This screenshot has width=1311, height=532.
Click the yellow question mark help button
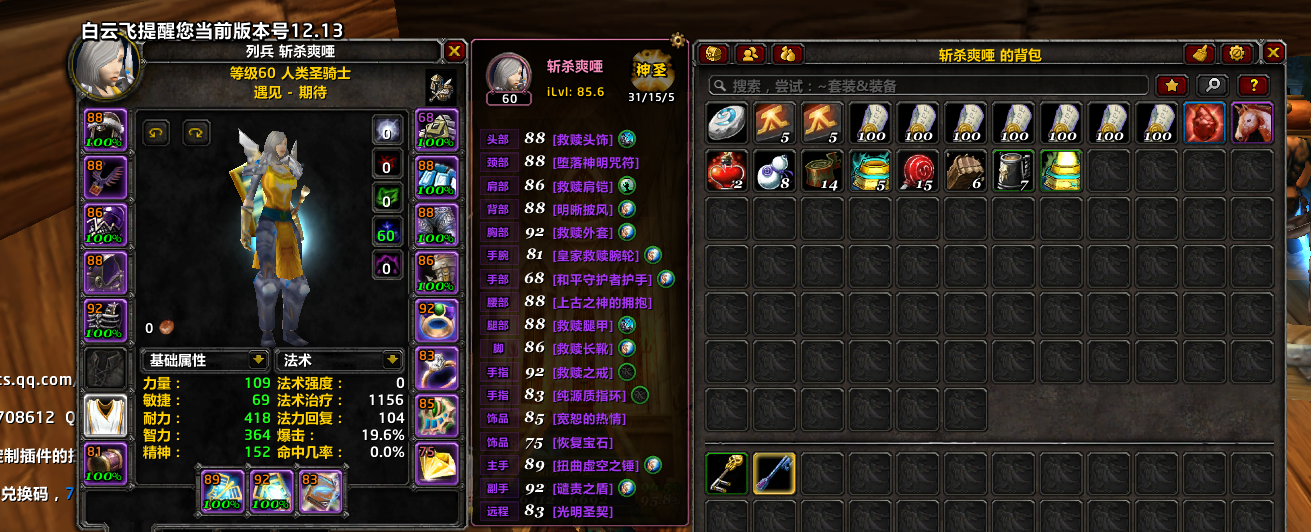1253,86
